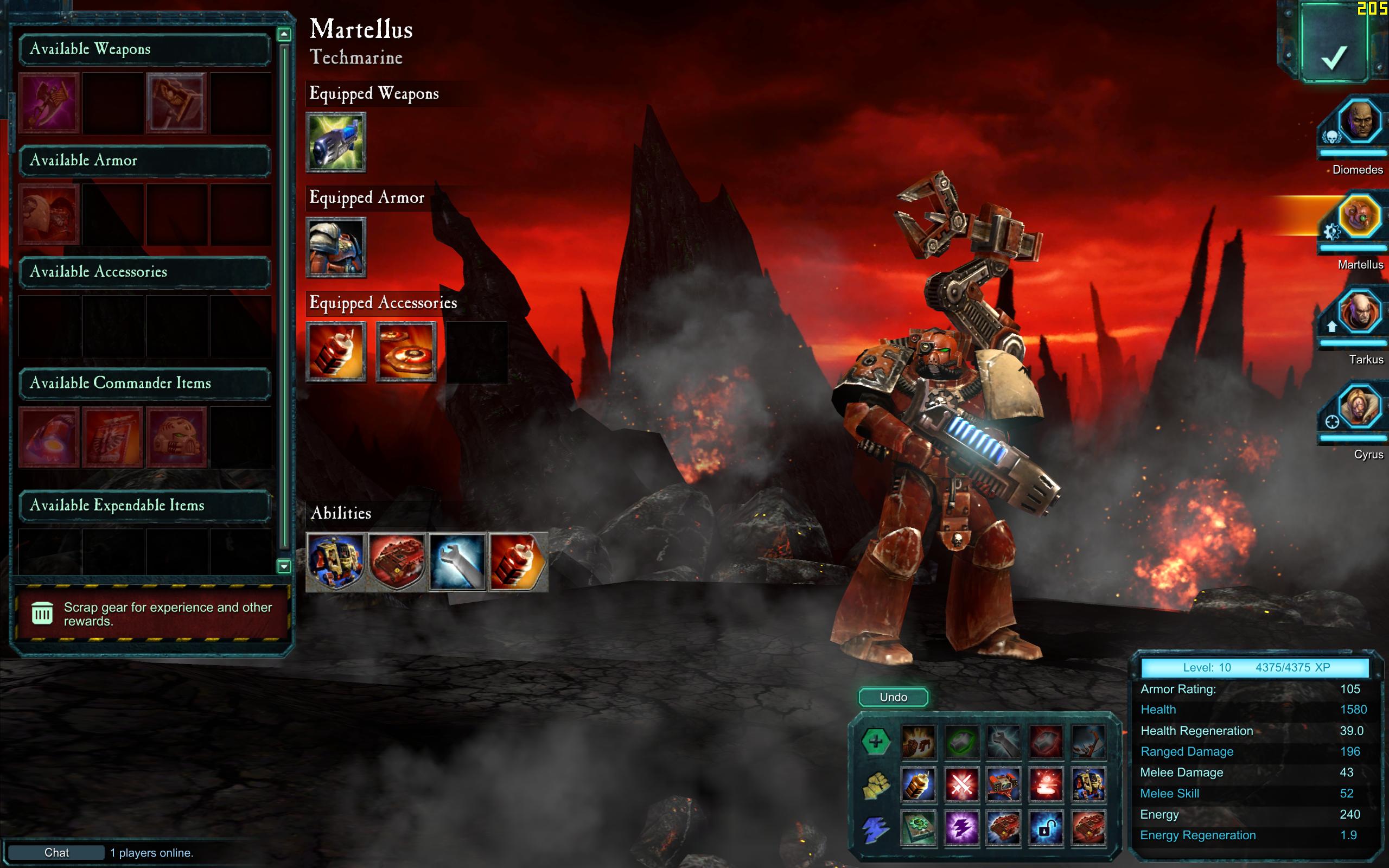The width and height of the screenshot is (1389, 868).
Task: Select the round mine equipped accessory
Action: coord(406,352)
